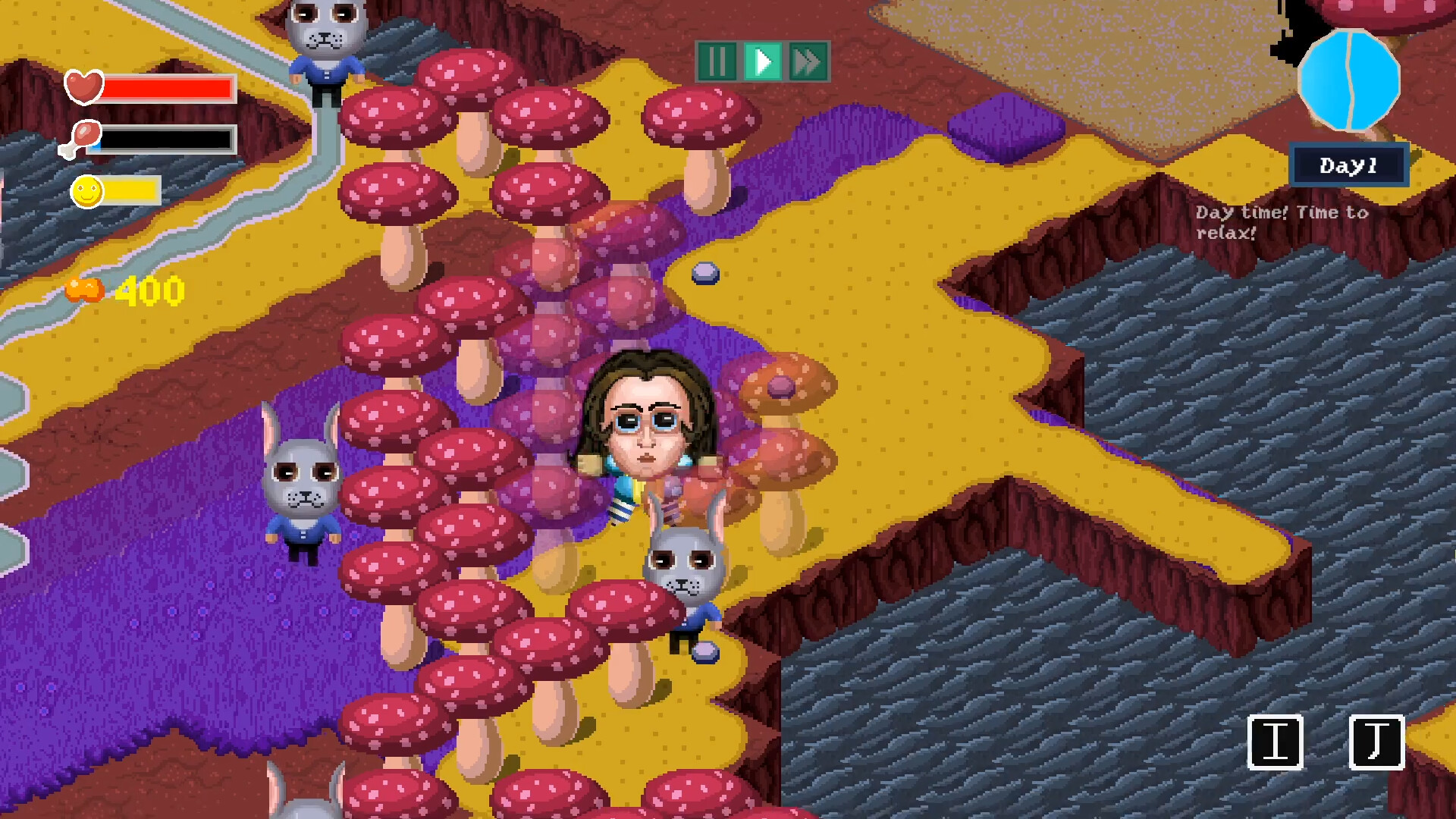Enable fast-forward game speed
Screen dimensions: 1456x819
(x=808, y=62)
